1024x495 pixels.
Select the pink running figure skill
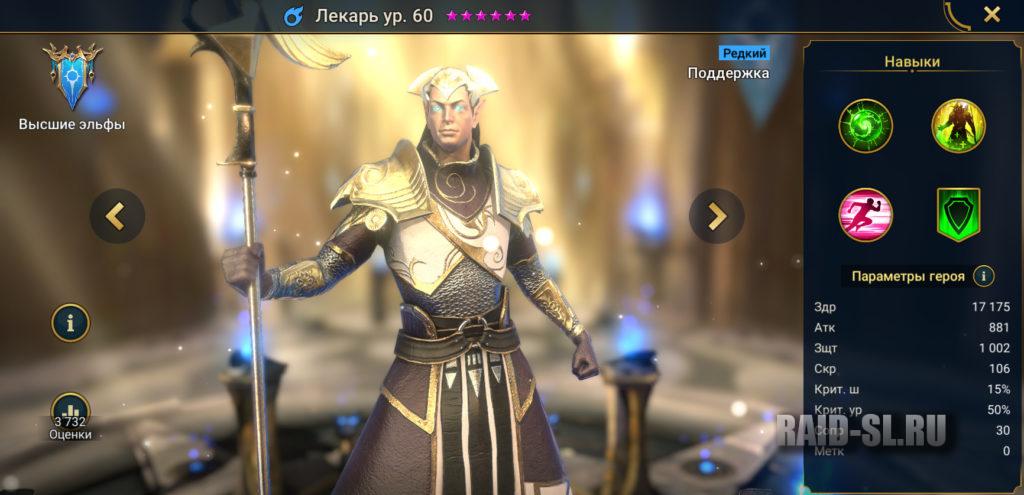click(x=866, y=214)
